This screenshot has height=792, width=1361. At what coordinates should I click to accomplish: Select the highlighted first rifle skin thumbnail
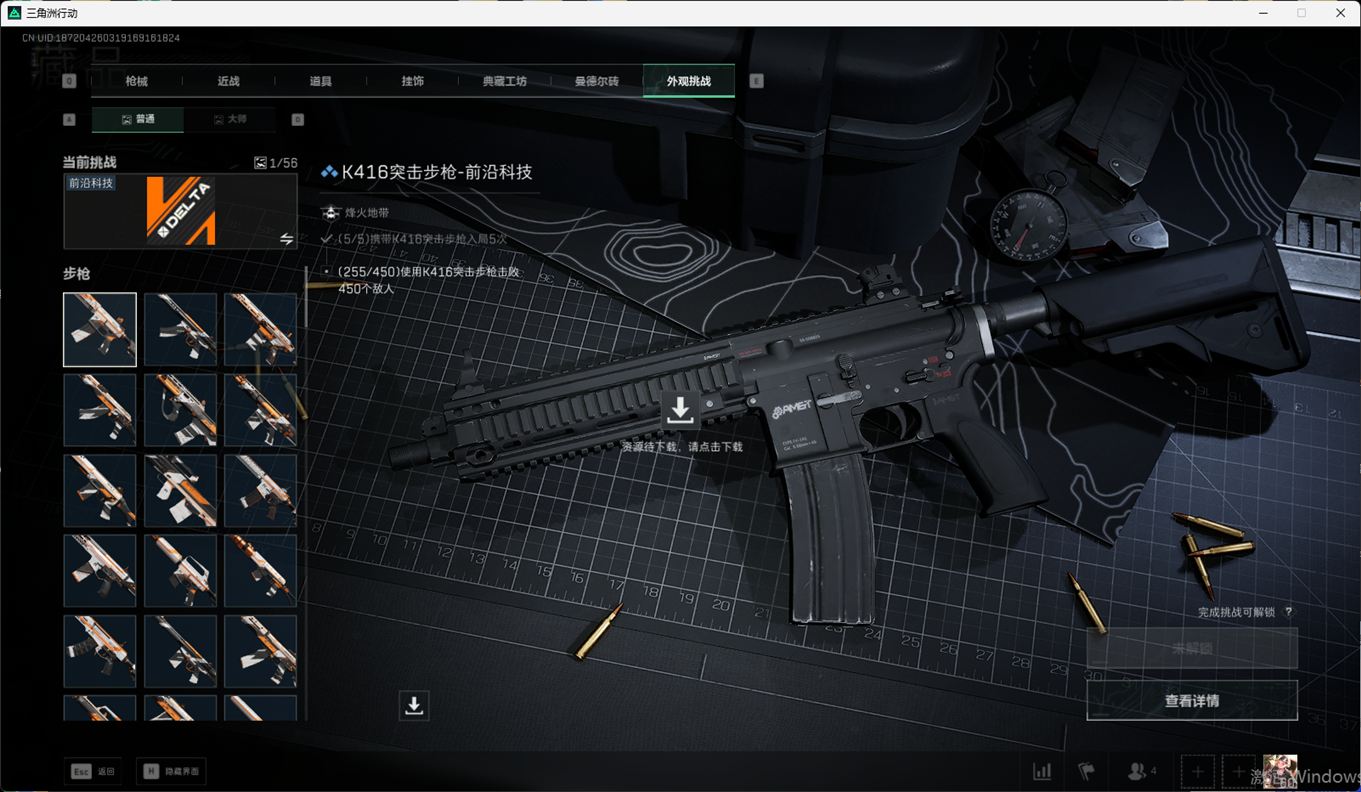[100, 330]
